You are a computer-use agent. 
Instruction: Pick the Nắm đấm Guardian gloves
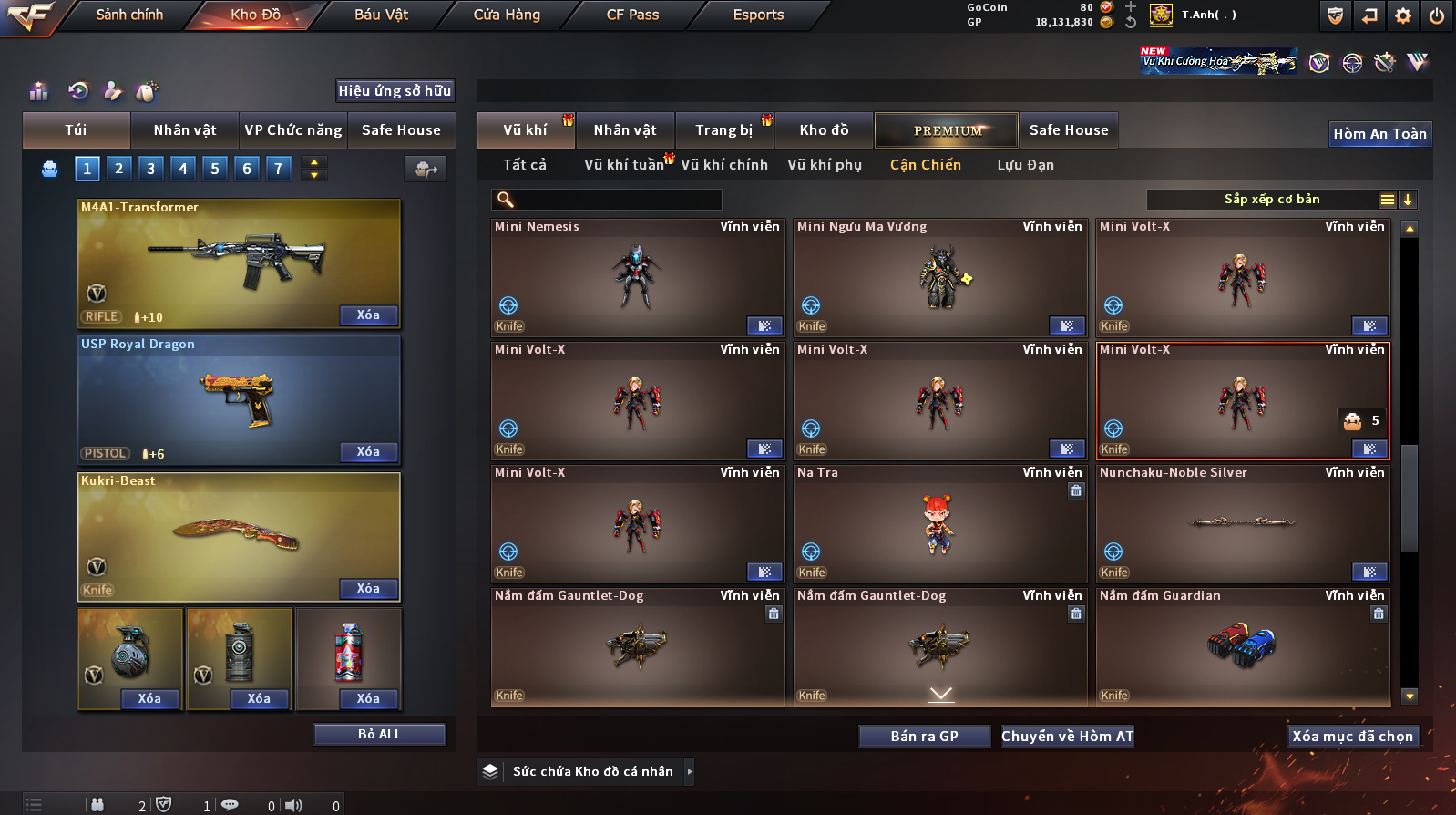click(1242, 645)
